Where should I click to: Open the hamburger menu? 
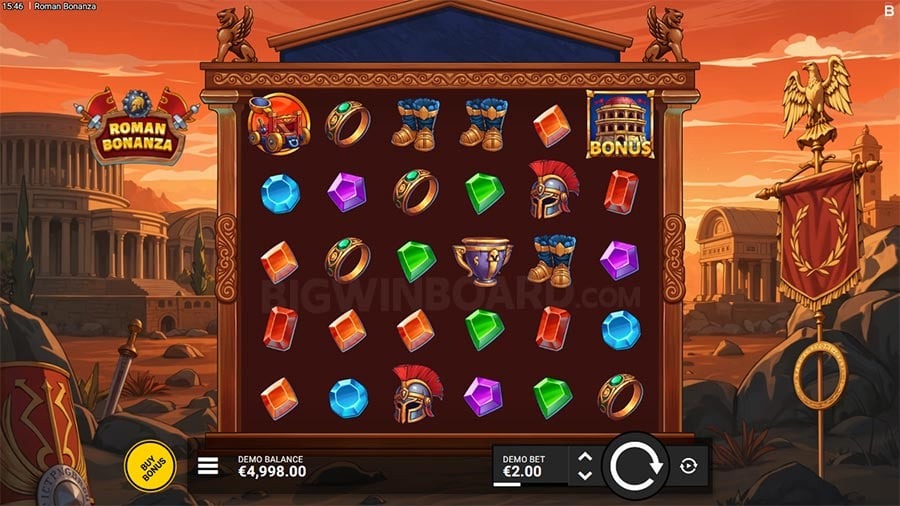tap(208, 466)
